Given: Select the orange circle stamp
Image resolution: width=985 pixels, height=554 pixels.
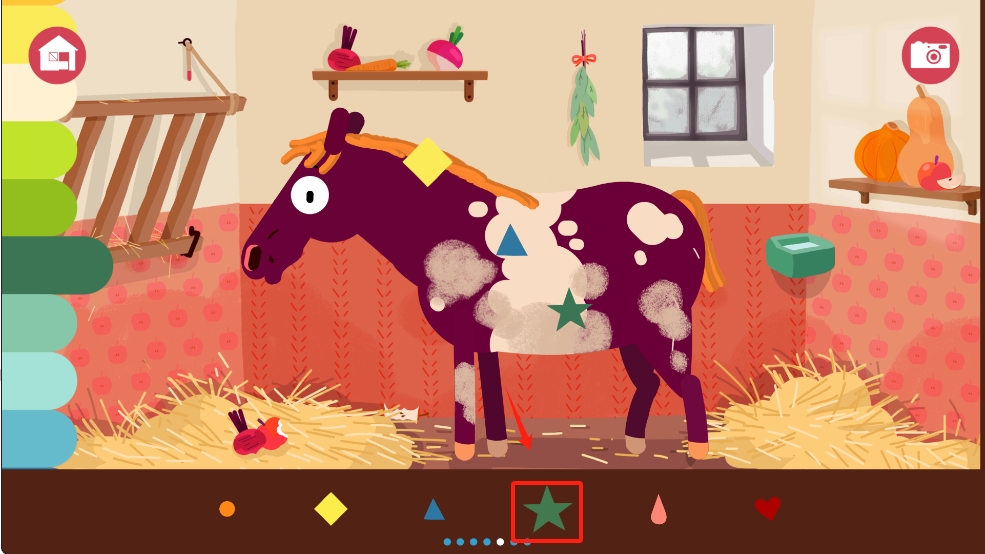Looking at the screenshot, I should pyautogui.click(x=227, y=509).
